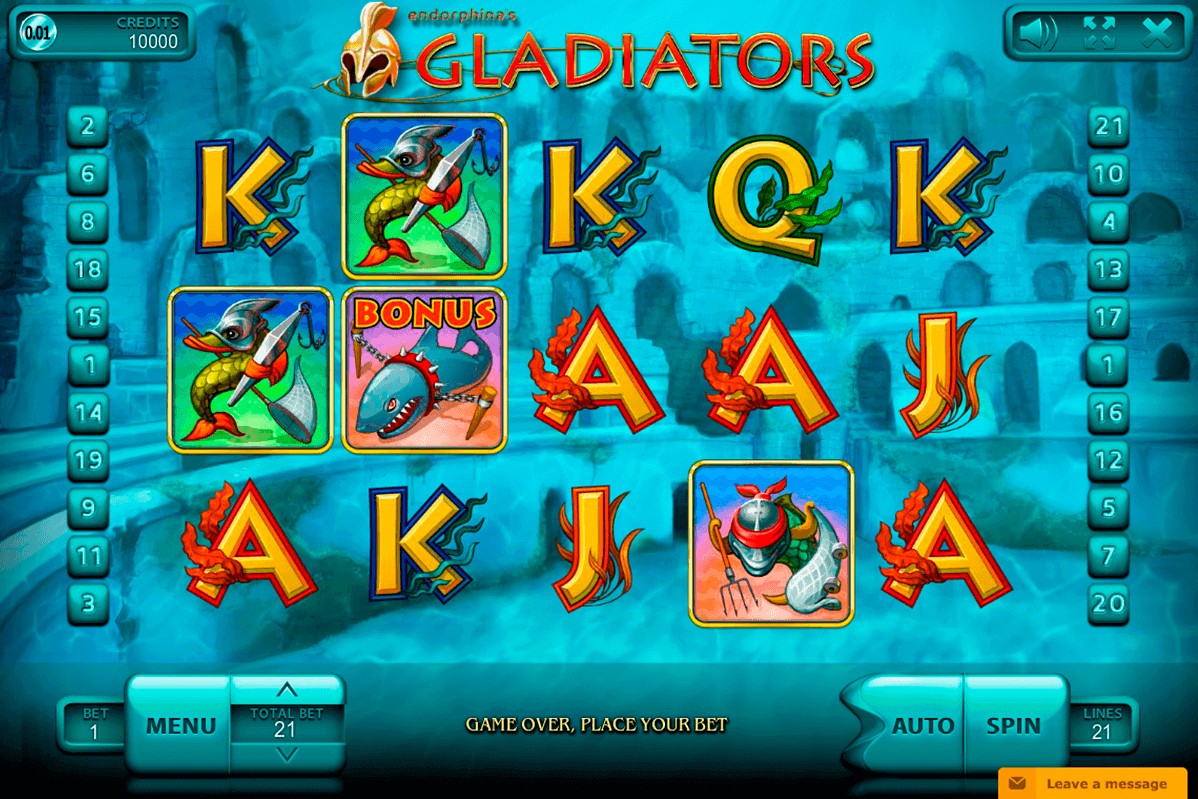
Task: Click the 0.01 coin value chip
Action: pyautogui.click(x=37, y=32)
